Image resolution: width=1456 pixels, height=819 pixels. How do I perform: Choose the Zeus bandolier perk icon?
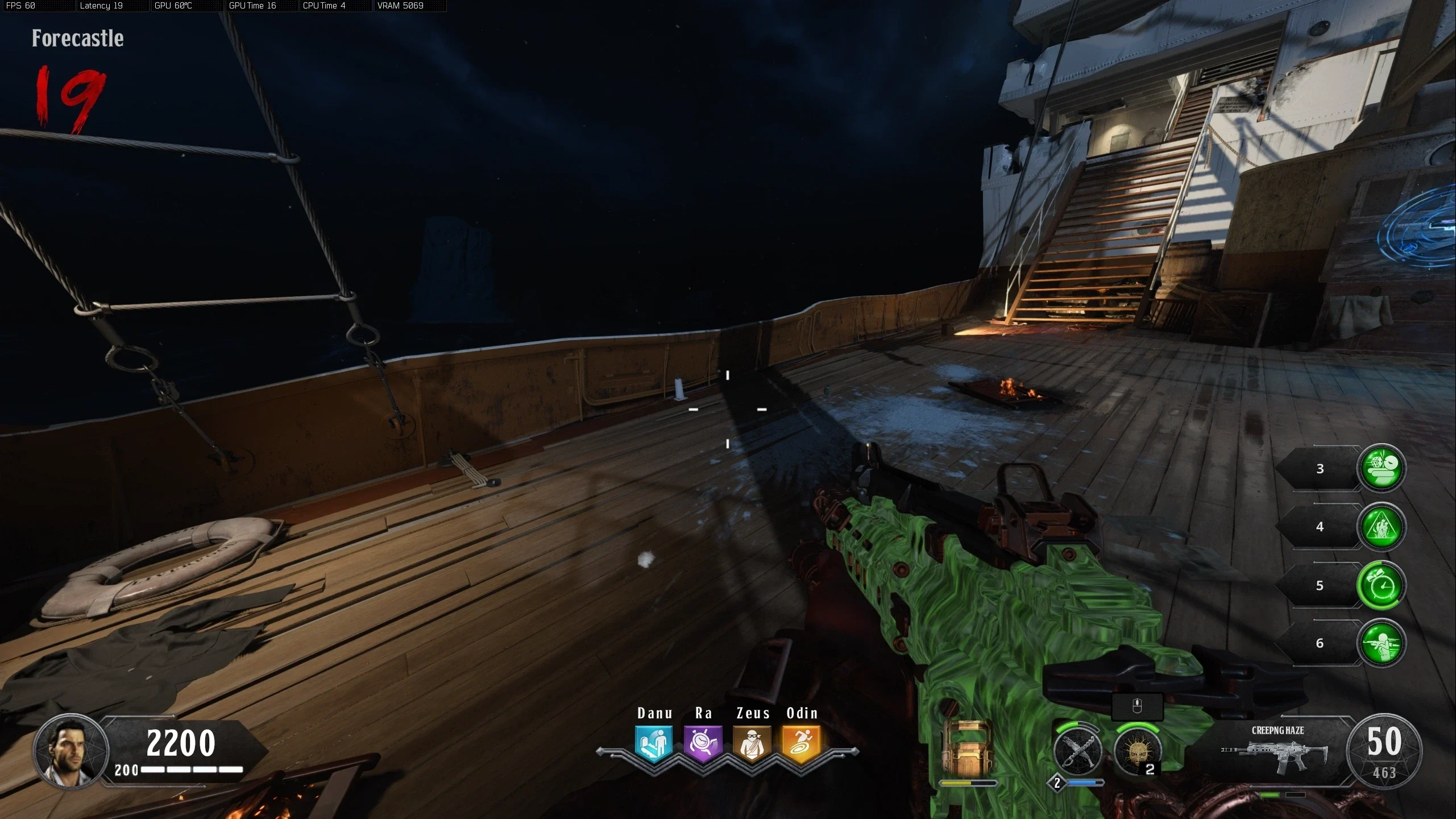(752, 743)
